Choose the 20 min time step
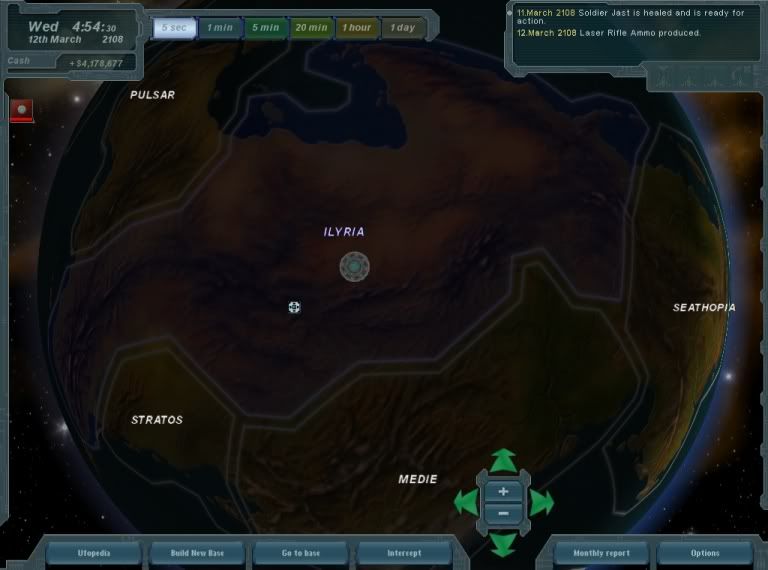Image resolution: width=768 pixels, height=570 pixels. [311, 28]
